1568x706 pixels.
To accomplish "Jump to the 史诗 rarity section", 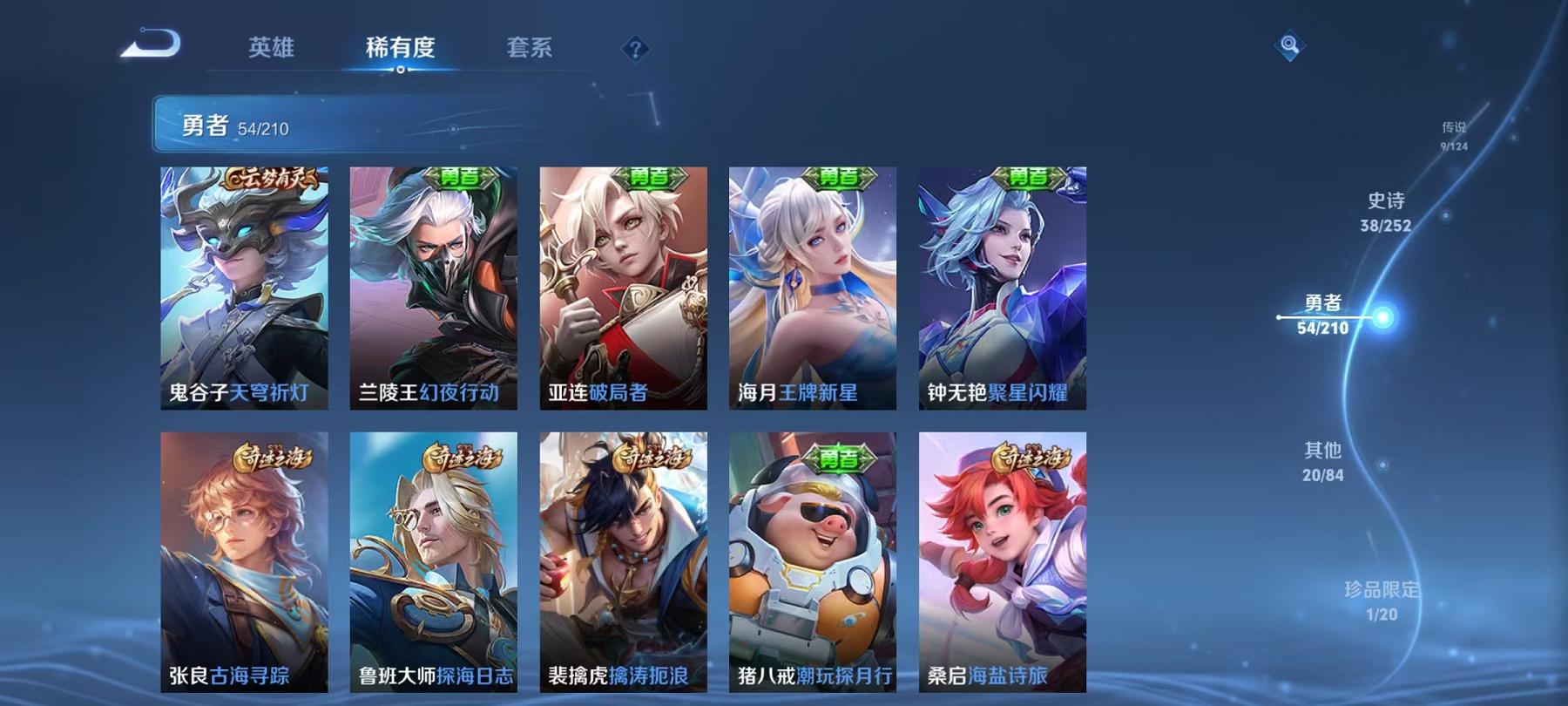I will (1383, 212).
